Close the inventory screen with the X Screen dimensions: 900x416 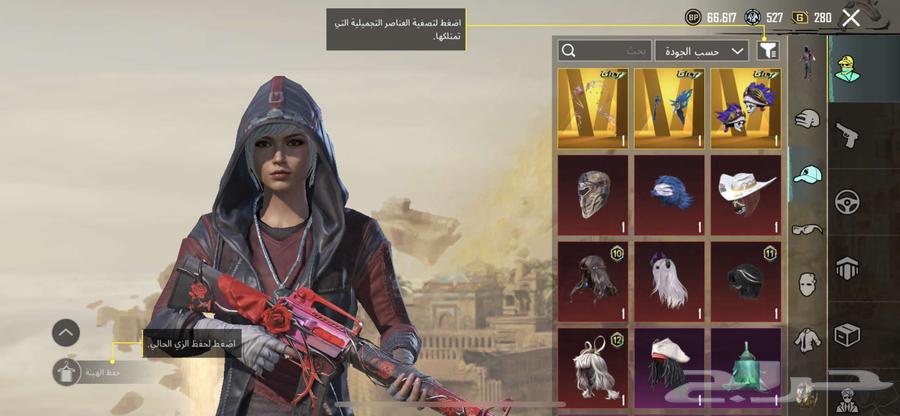851,17
